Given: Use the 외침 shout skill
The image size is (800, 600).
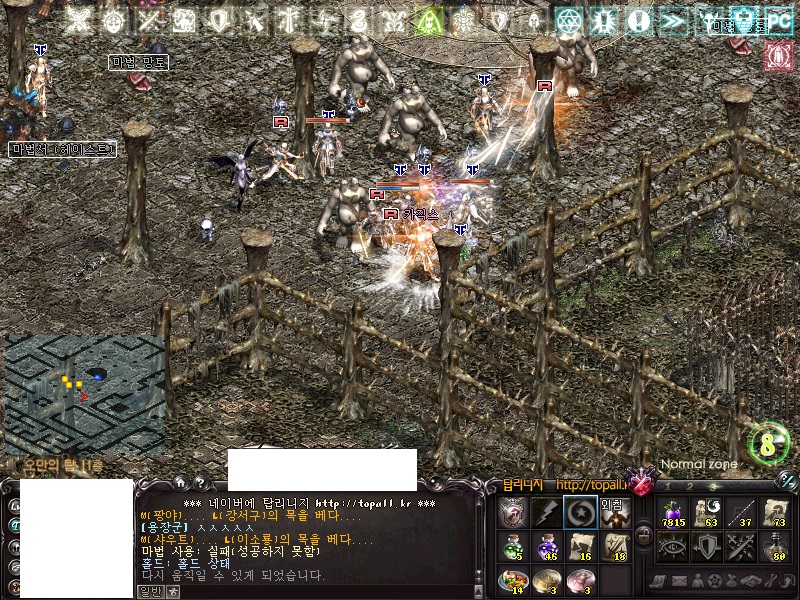Looking at the screenshot, I should [613, 512].
